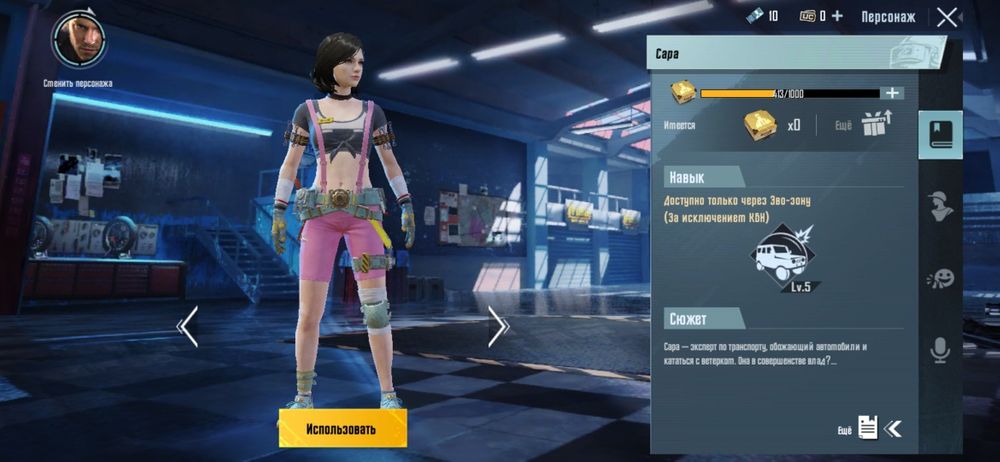1000x462 pixels.
Task: Open the Сменить персонажа portrait
Action: 79,40
